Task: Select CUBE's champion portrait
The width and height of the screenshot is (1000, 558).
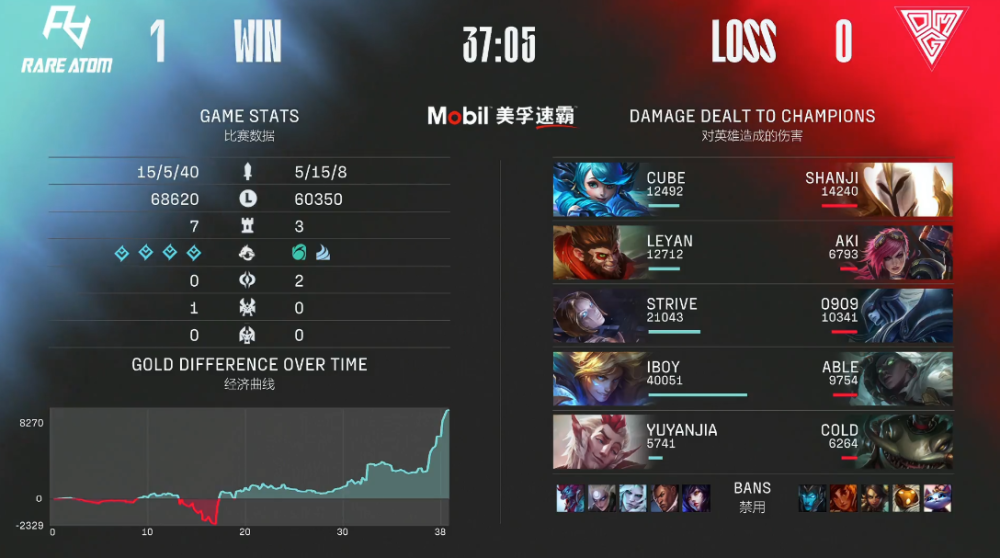Action: [597, 189]
